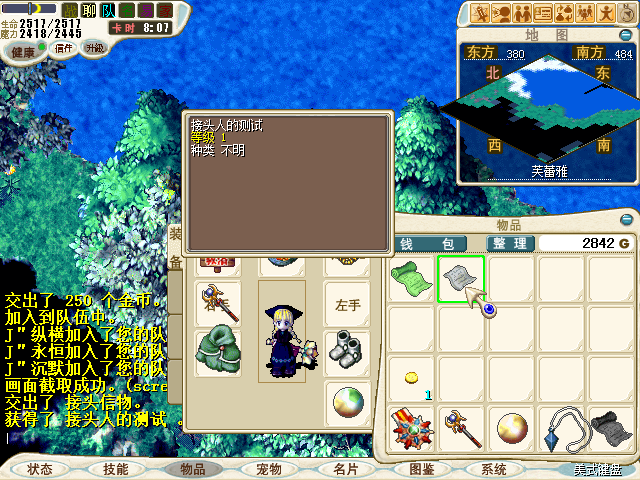Click the 整理 sort items button
Viewport: 640px width, 480px height.
coord(509,244)
